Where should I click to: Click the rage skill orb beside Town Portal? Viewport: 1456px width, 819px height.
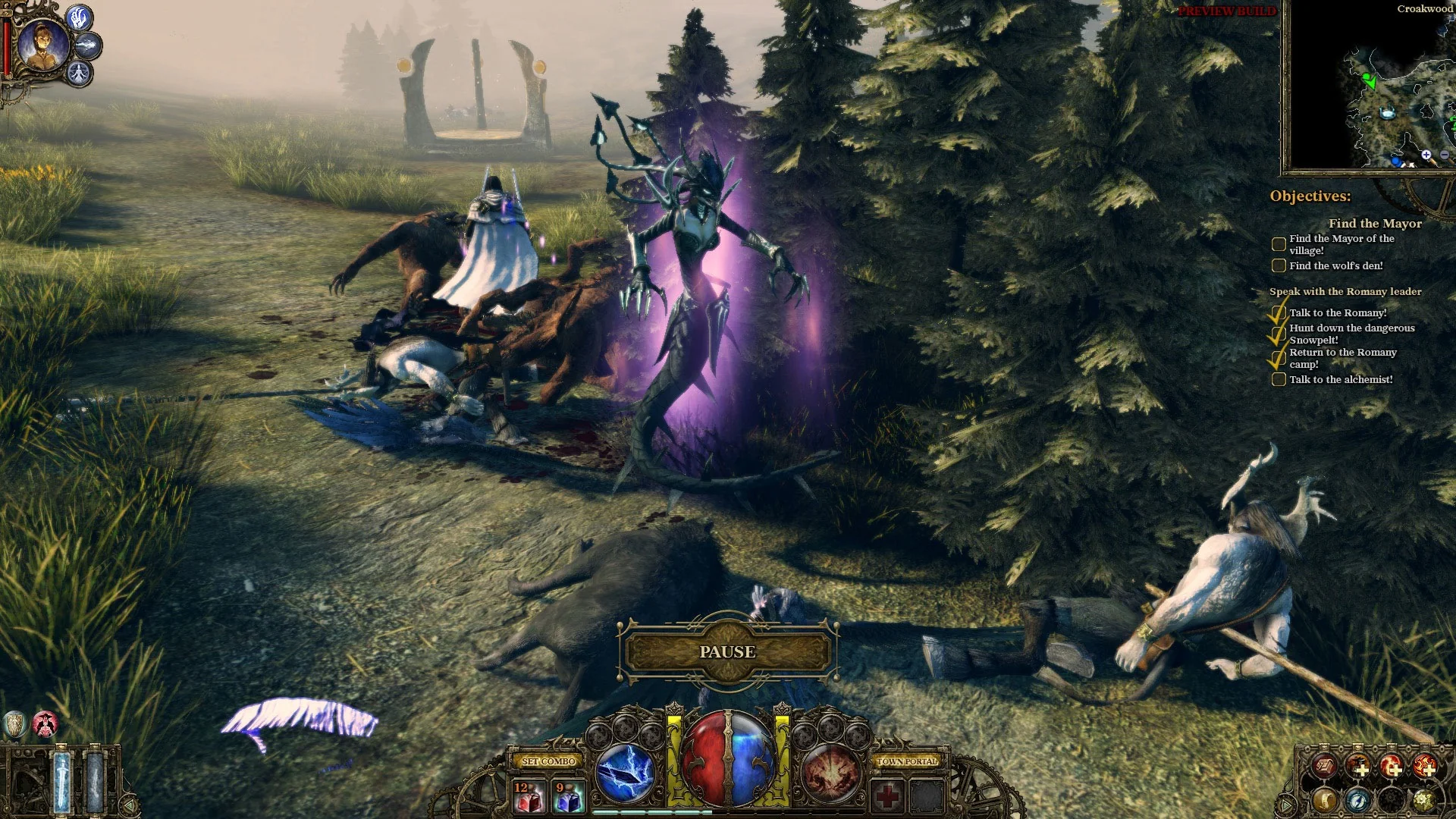[830, 774]
